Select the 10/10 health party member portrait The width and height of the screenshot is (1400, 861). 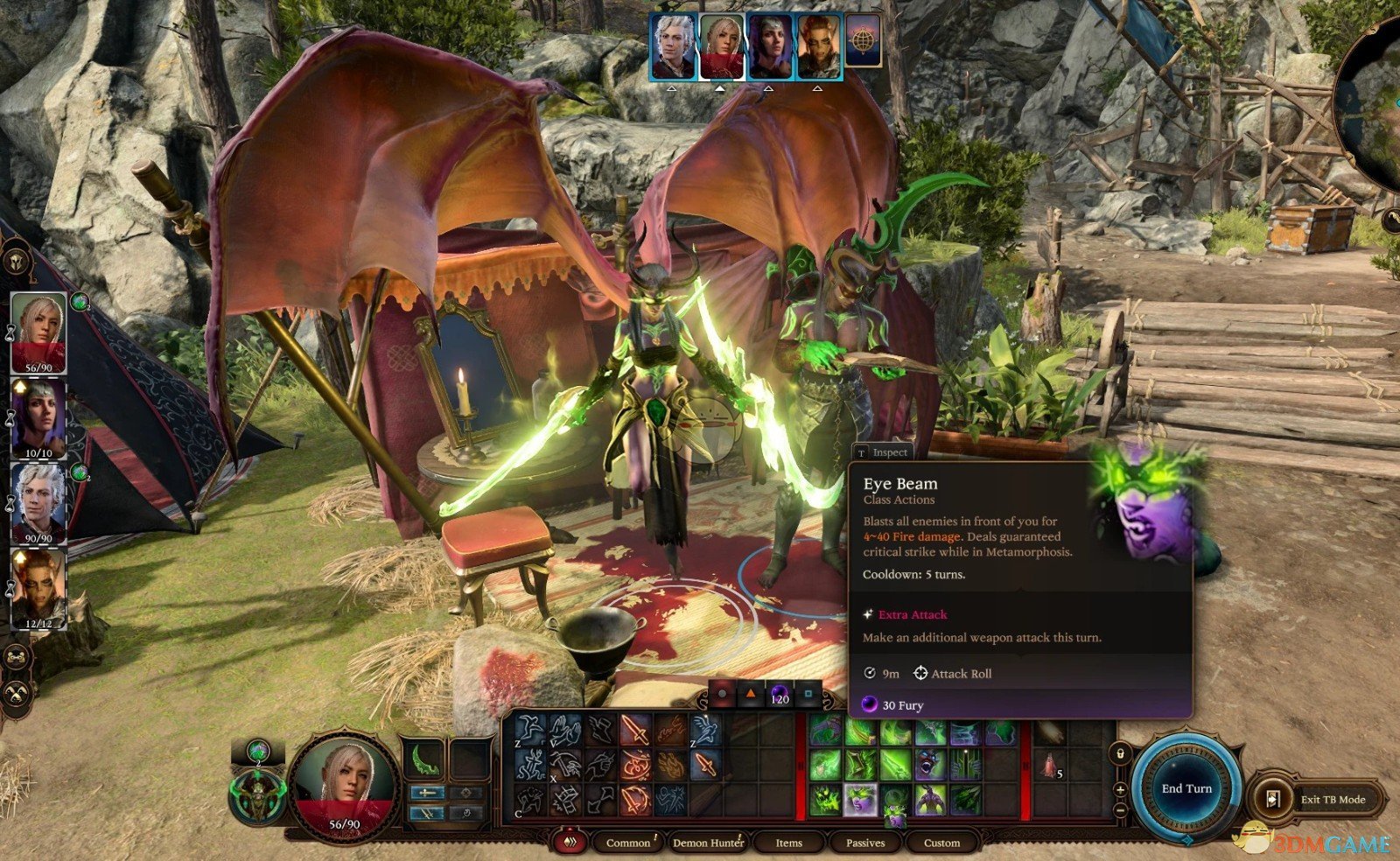click(x=38, y=417)
